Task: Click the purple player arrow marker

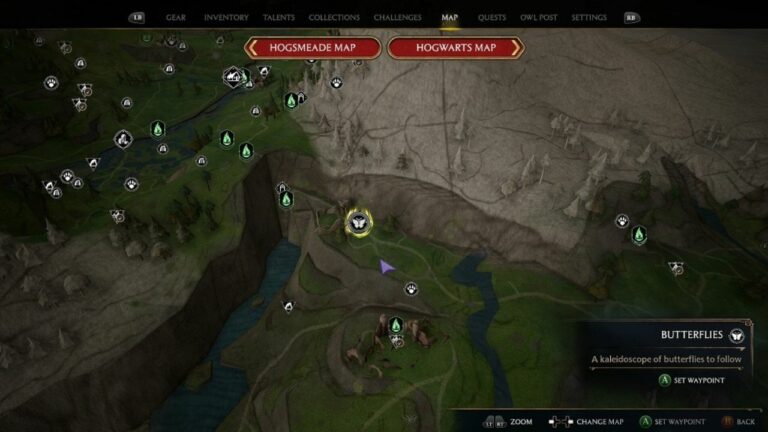Action: 385,266
